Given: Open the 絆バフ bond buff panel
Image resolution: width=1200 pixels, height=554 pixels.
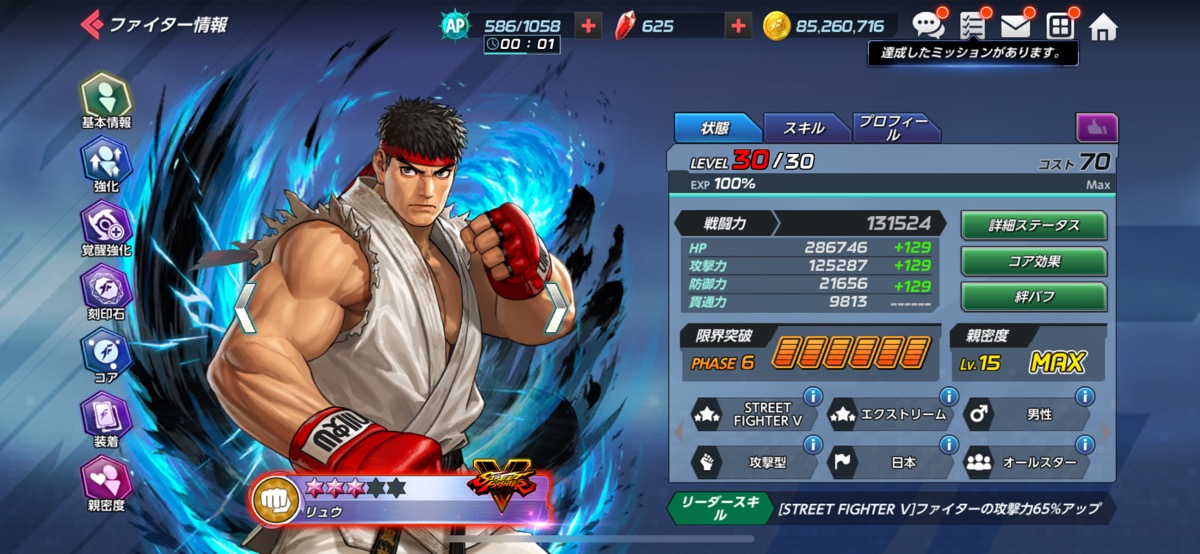Looking at the screenshot, I should click(x=1034, y=297).
